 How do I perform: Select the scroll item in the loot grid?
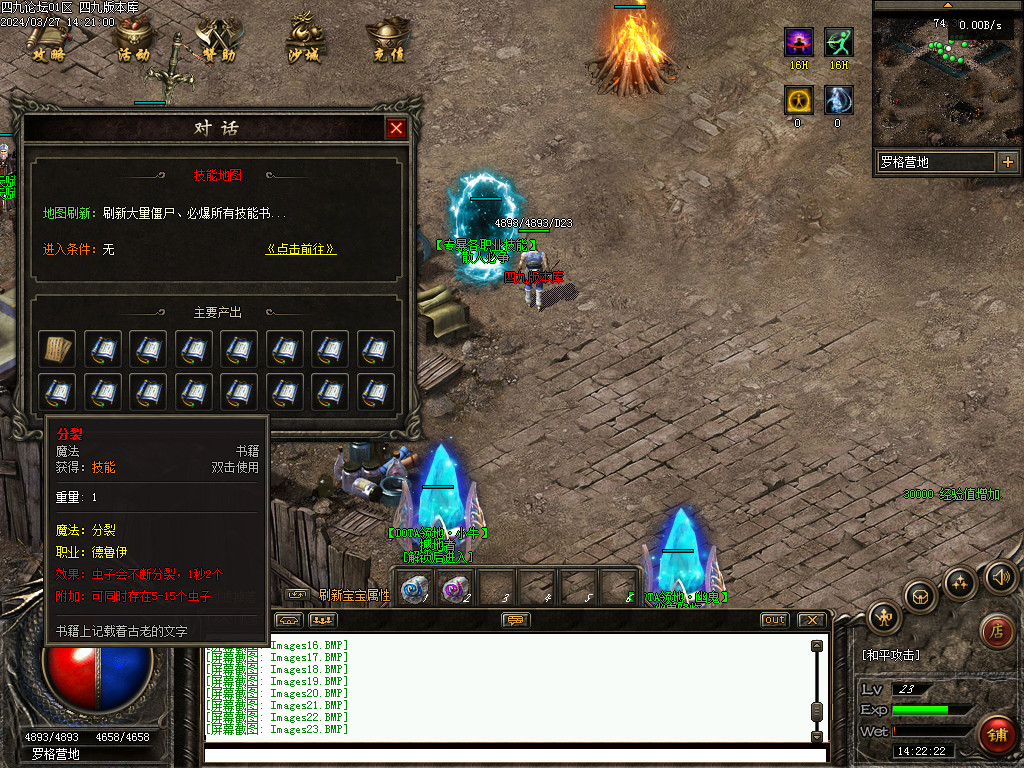[x=56, y=348]
